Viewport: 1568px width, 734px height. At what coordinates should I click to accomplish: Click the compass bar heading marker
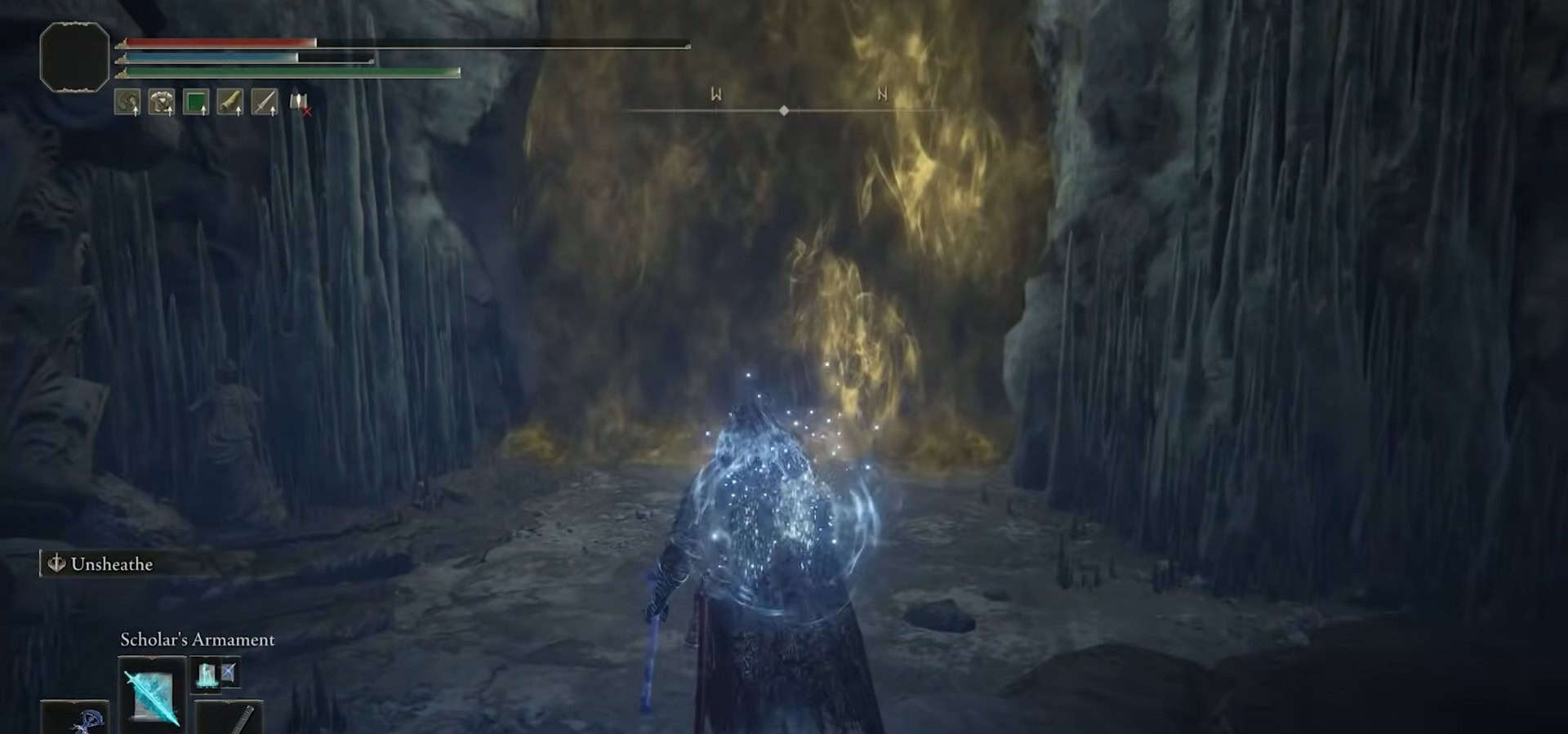[x=784, y=110]
